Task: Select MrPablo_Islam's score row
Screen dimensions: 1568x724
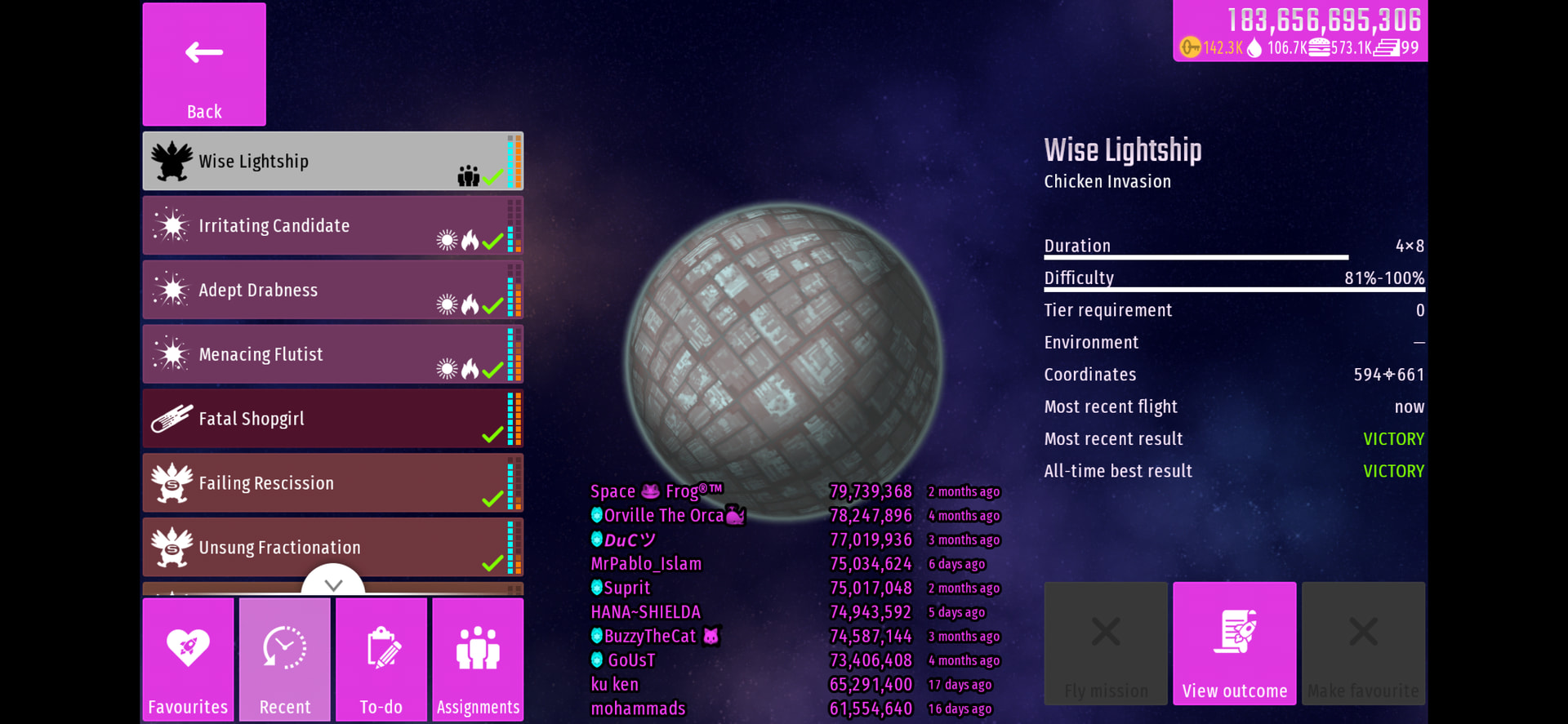Action: coord(792,564)
